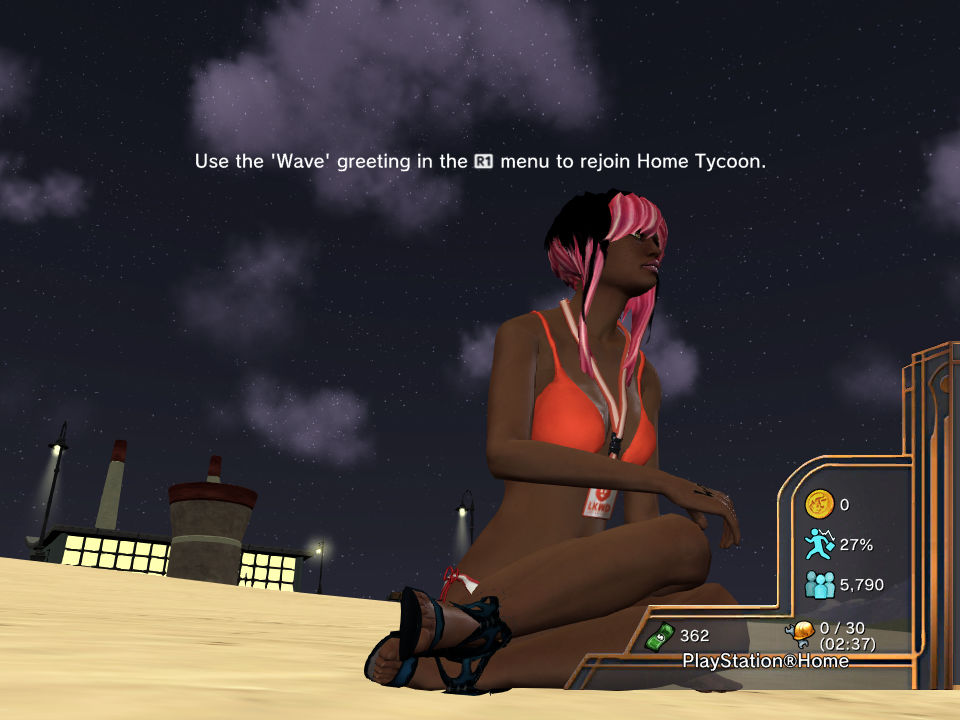Viewport: 960px width, 720px height.
Task: Click the population group icon
Action: (x=819, y=584)
